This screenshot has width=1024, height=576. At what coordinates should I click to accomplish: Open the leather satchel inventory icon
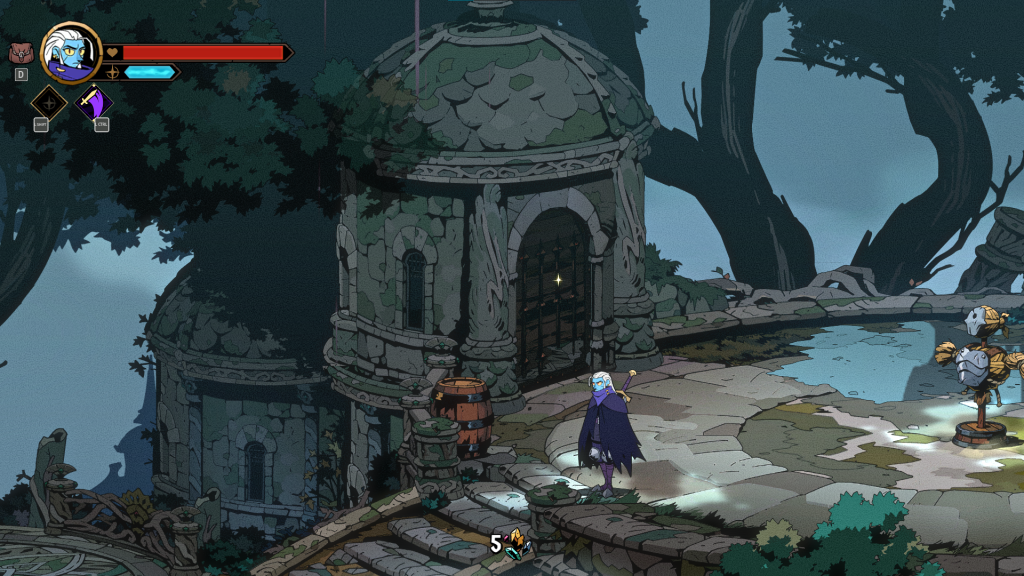20,54
